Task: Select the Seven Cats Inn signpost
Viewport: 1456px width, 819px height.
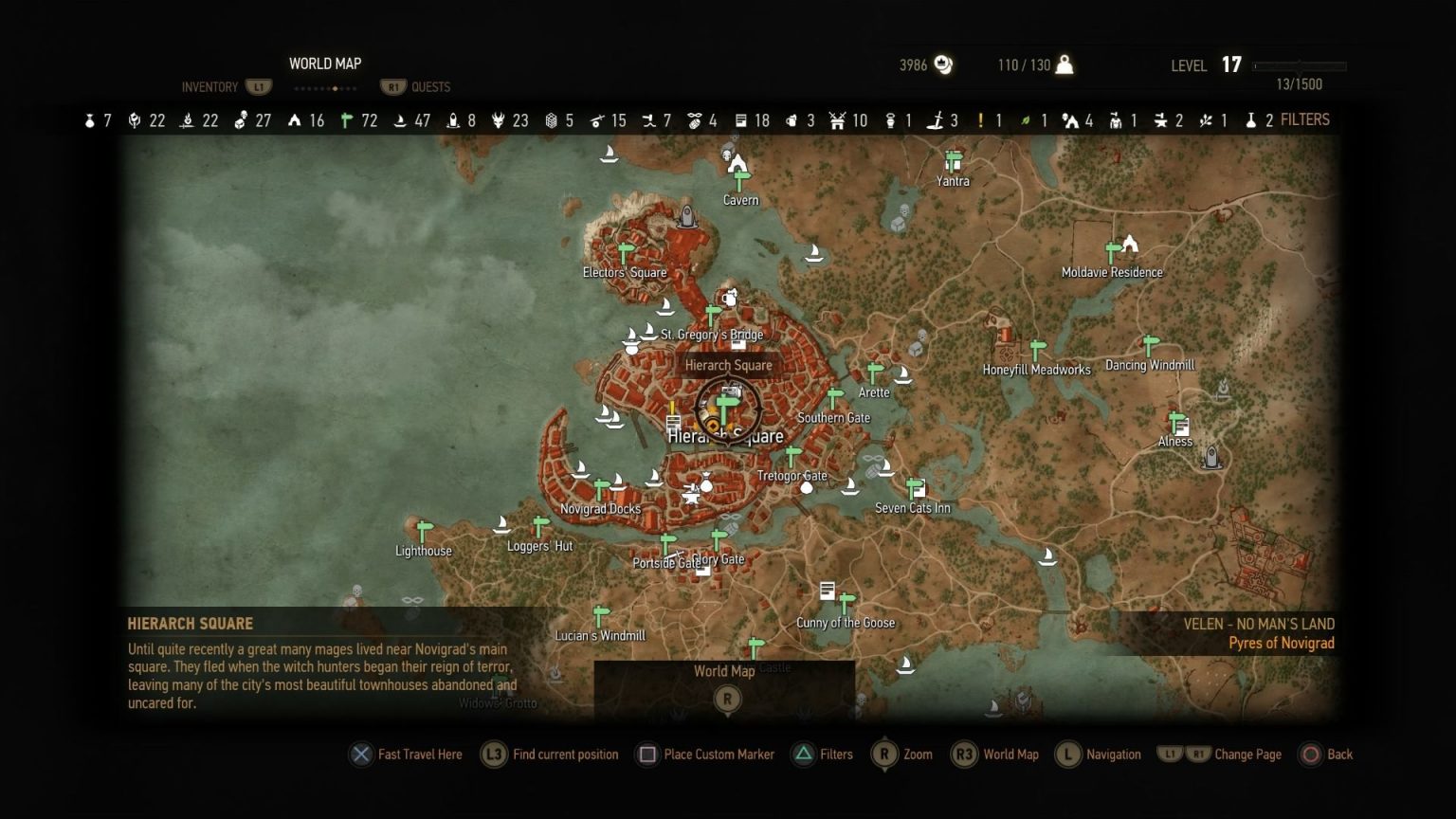Action: pyautogui.click(x=915, y=489)
